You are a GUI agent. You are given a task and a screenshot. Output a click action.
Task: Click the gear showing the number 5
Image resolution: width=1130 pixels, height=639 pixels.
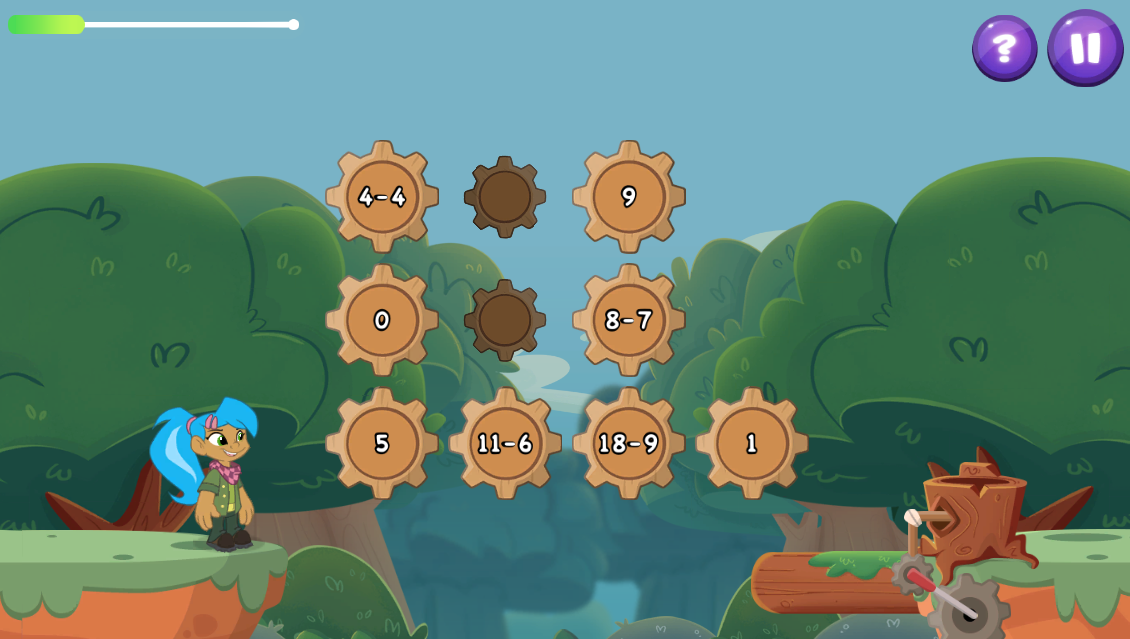click(382, 443)
